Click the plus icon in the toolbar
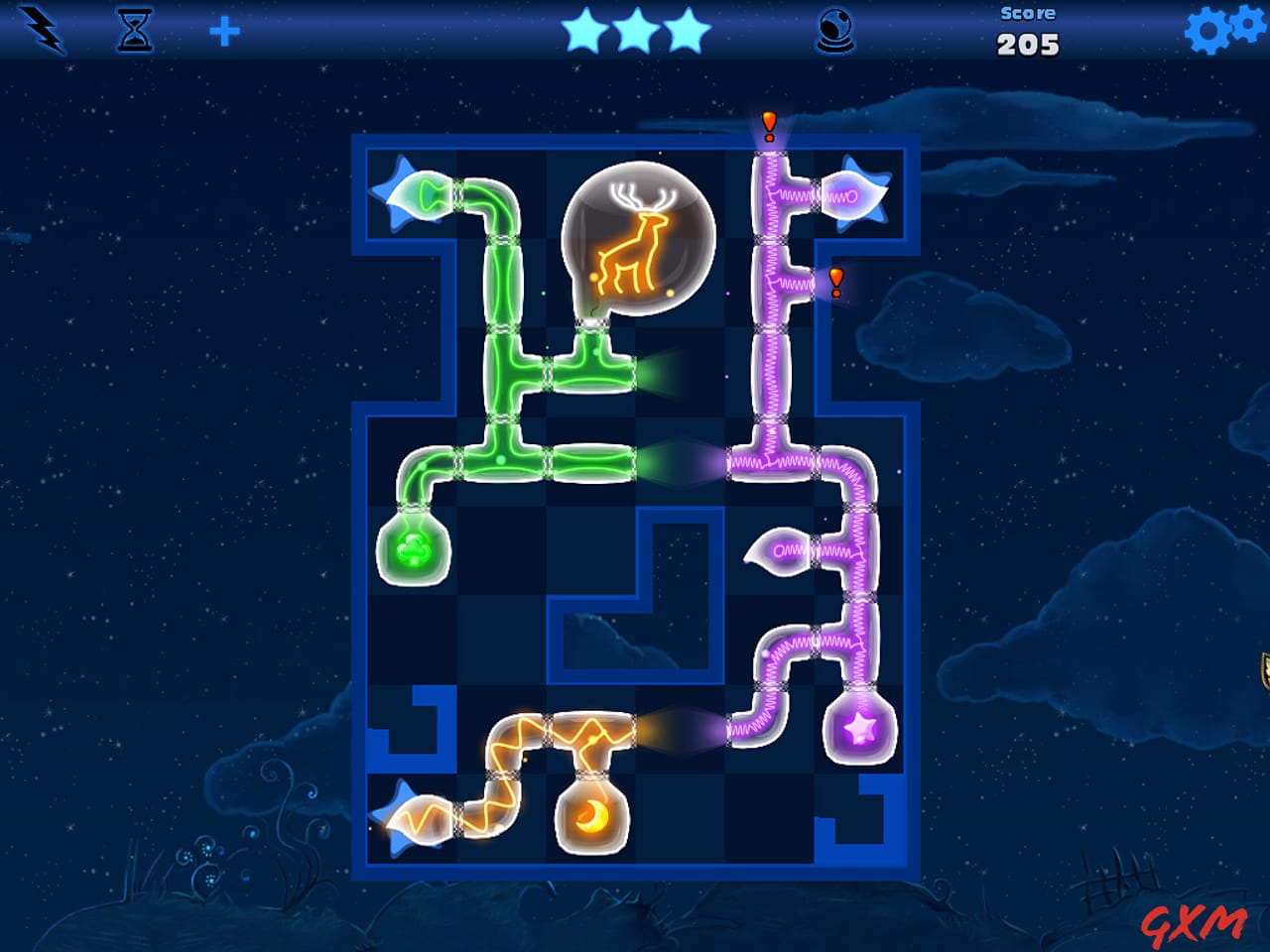The width and height of the screenshot is (1270, 952). pyautogui.click(x=226, y=31)
